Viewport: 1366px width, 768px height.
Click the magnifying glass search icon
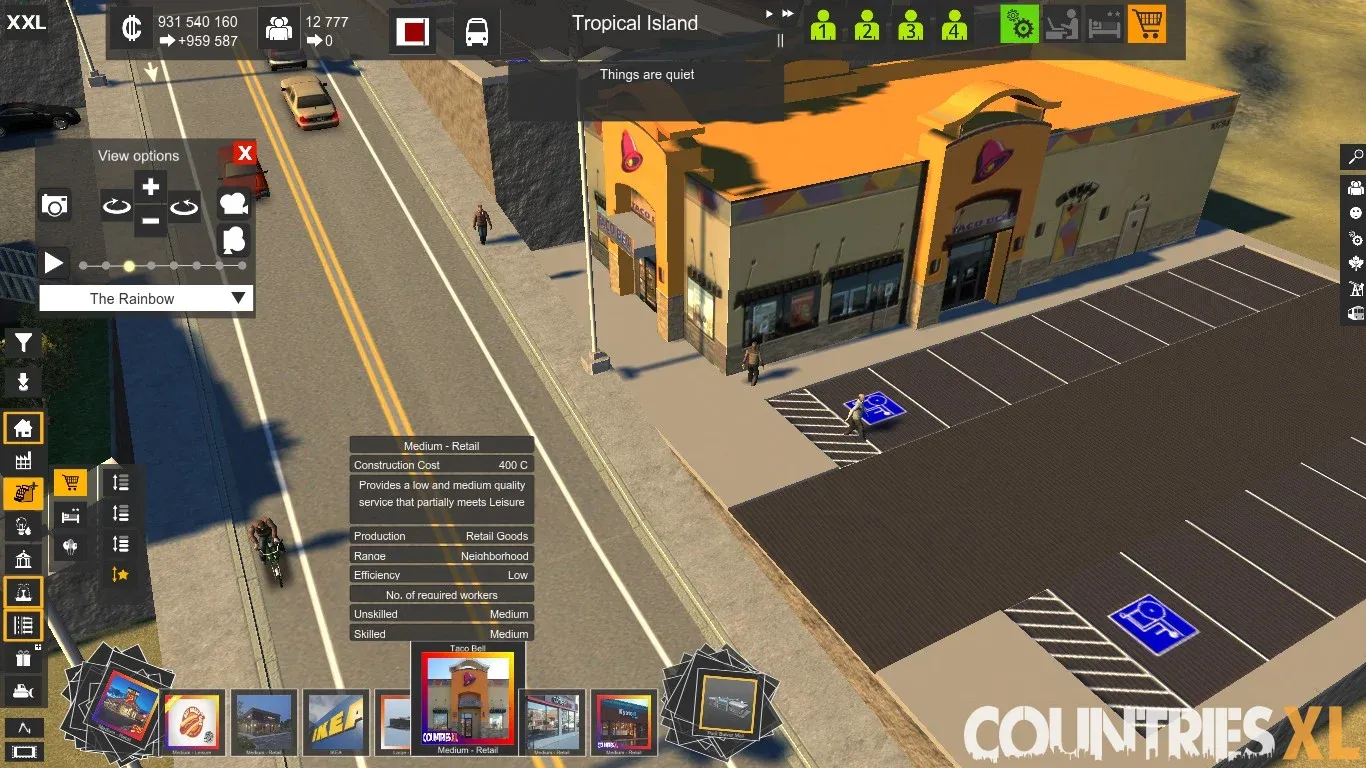(1356, 157)
